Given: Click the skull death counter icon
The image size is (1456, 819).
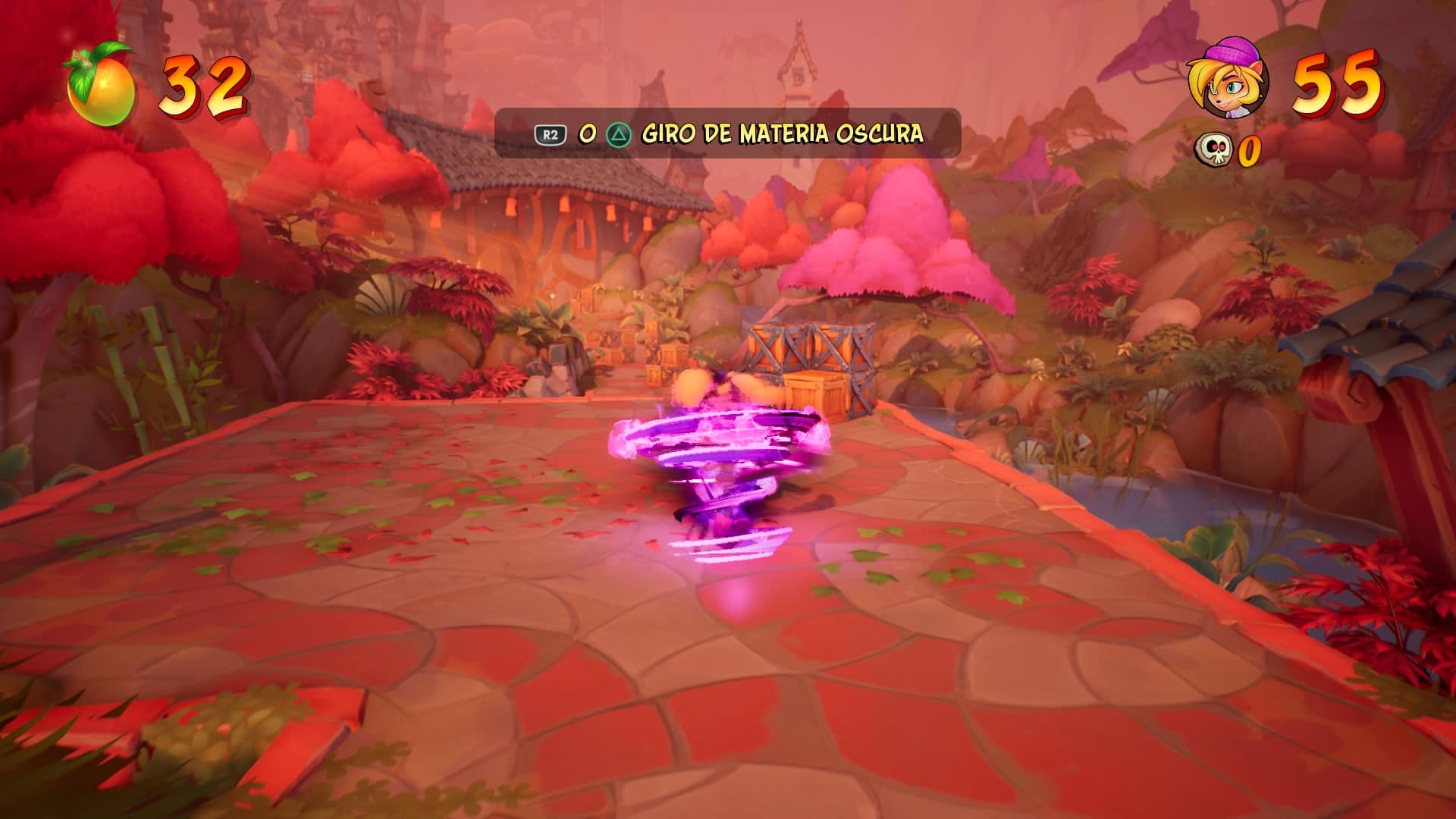Looking at the screenshot, I should (1215, 149).
